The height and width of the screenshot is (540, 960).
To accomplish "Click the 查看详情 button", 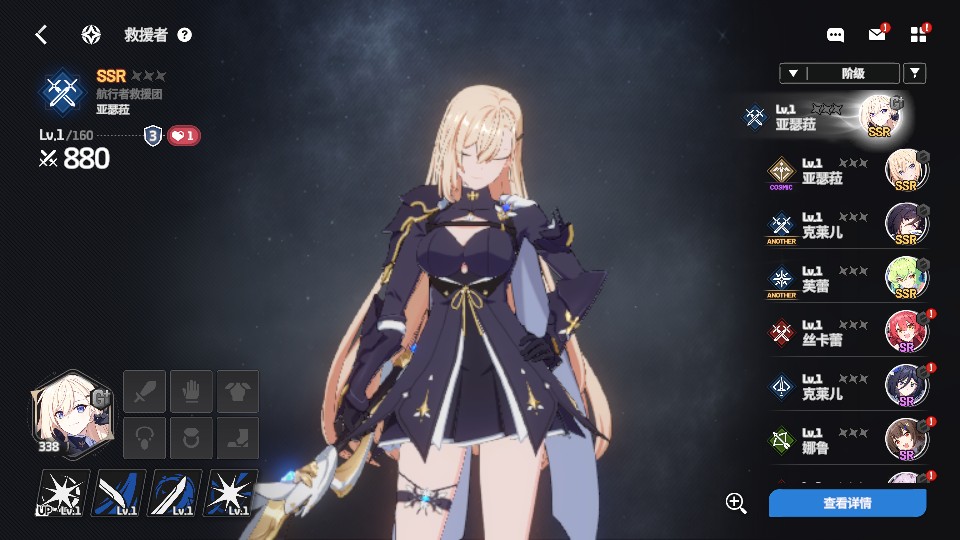I will pyautogui.click(x=847, y=503).
